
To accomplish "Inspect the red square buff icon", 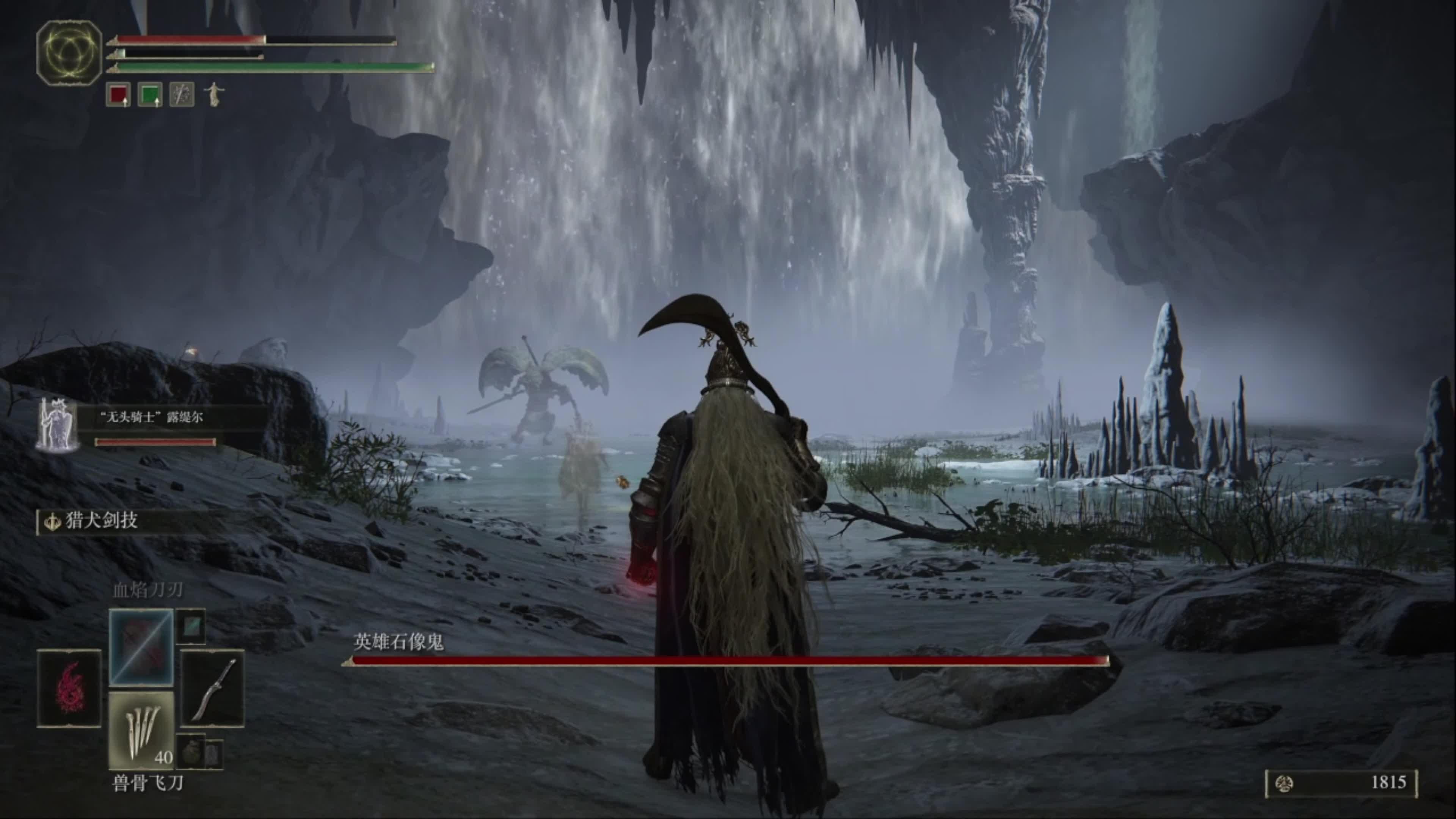I will pos(118,94).
